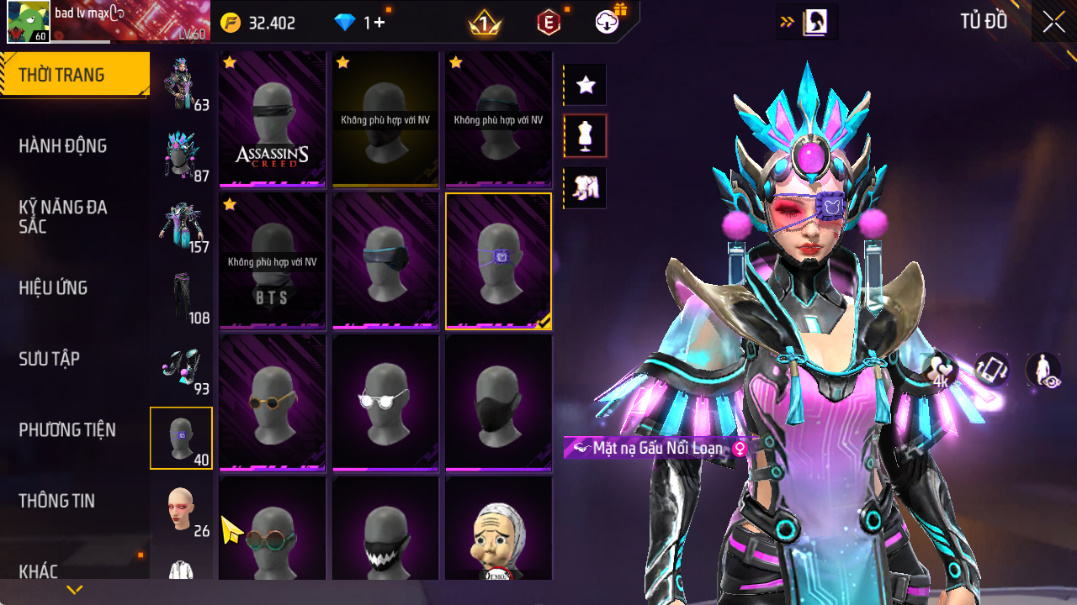
Task: Close the wardrobe screen
Action: (1053, 22)
